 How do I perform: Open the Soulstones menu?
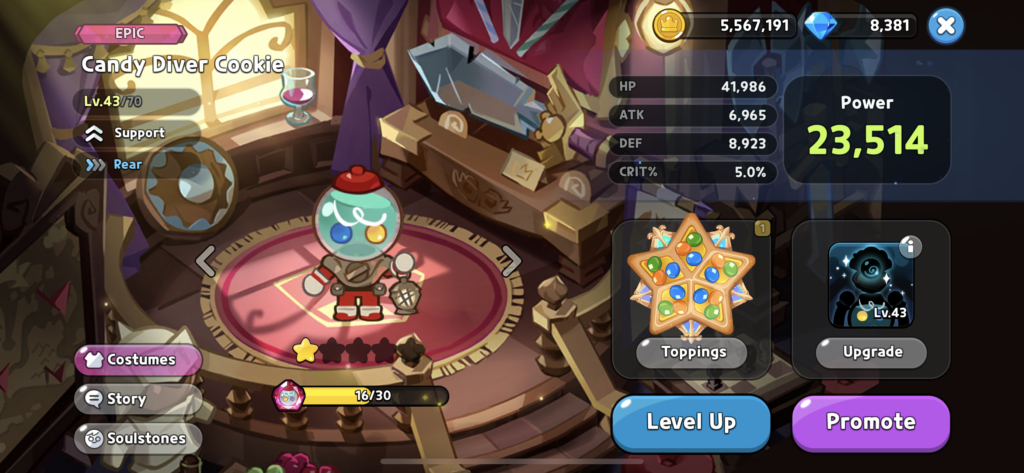click(138, 437)
